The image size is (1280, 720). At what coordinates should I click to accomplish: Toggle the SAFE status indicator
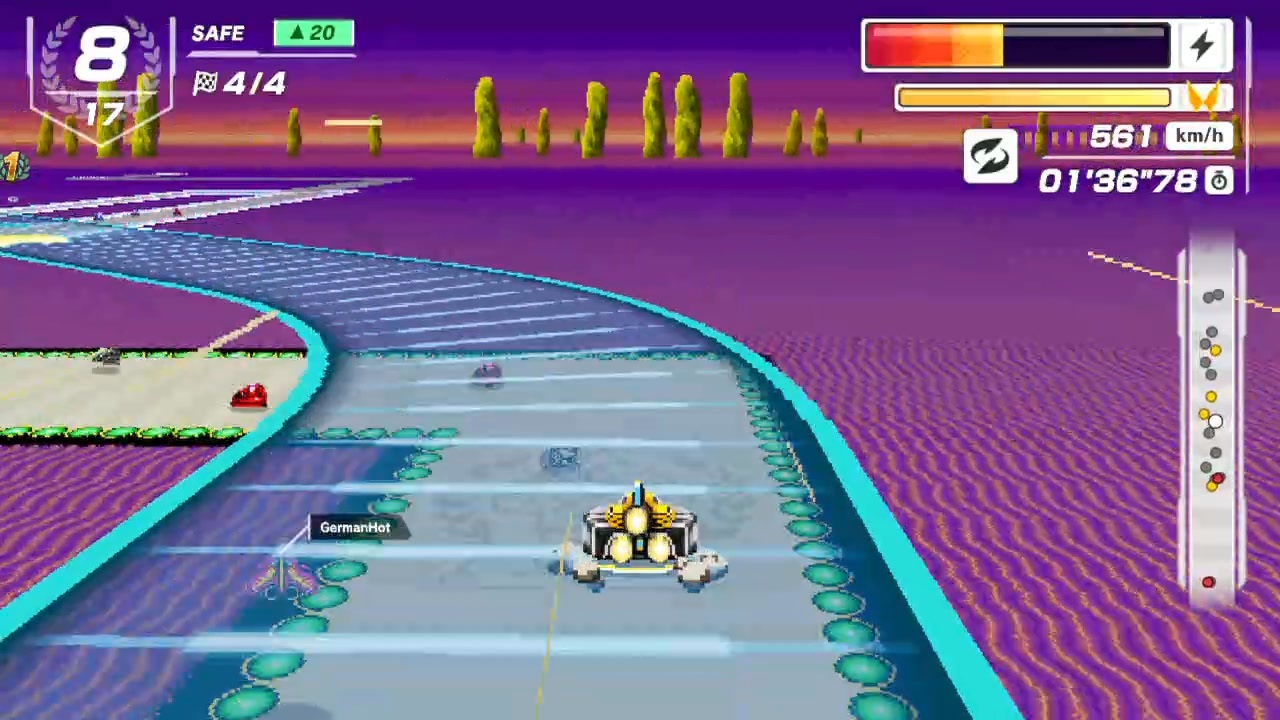click(218, 33)
